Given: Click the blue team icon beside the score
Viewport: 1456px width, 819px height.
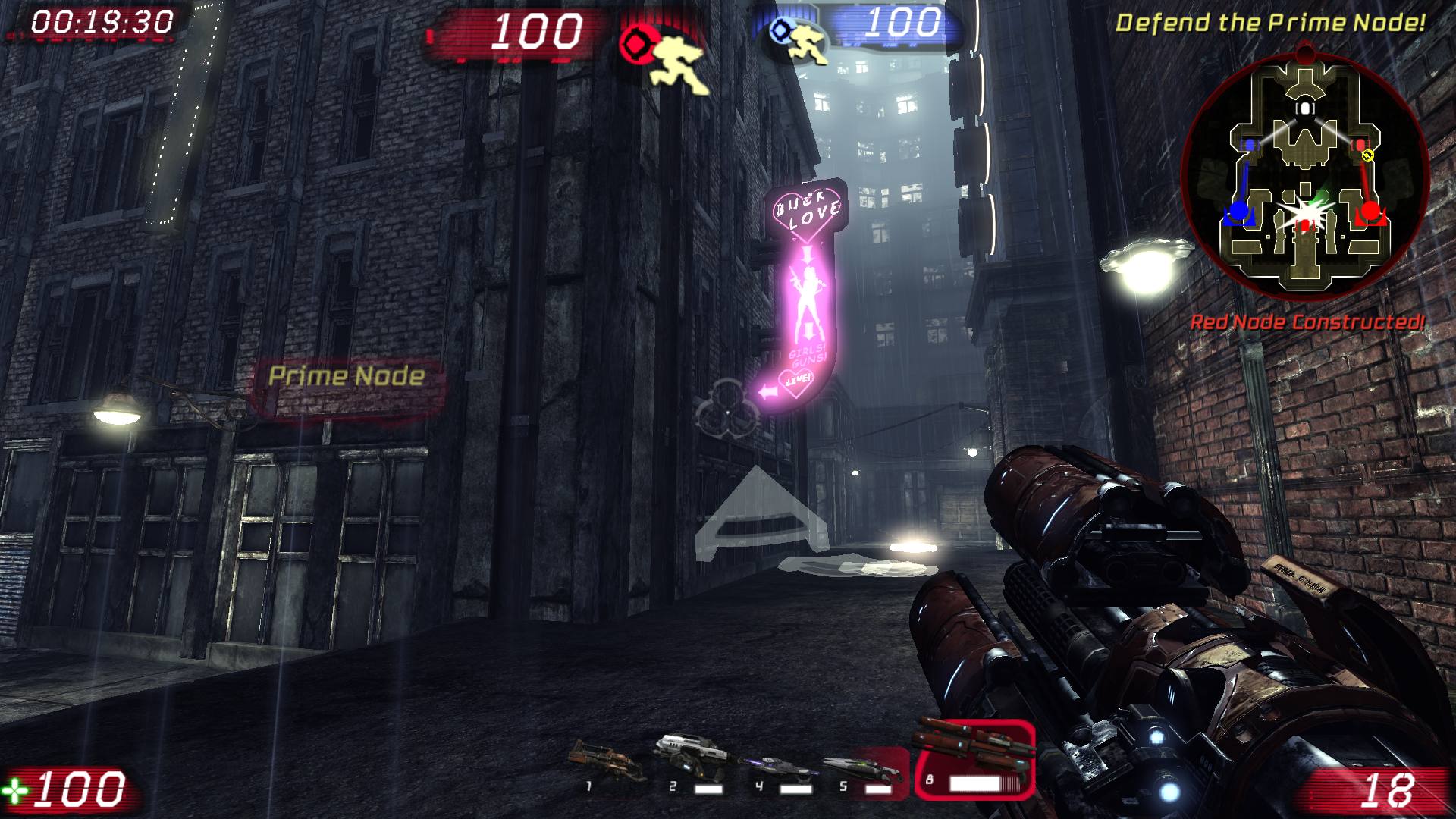Looking at the screenshot, I should [780, 31].
